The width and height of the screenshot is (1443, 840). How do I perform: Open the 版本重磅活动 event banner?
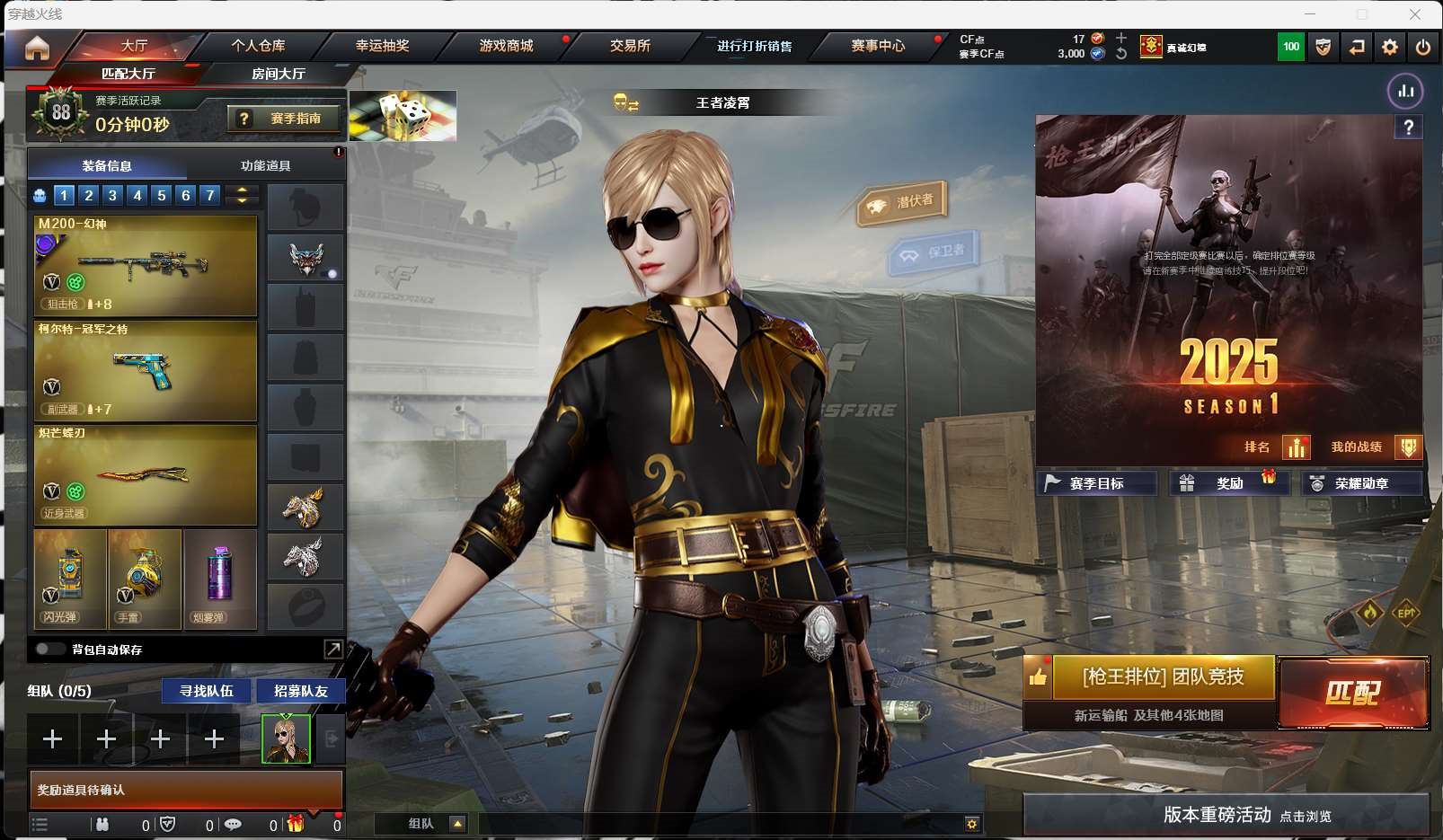[x=1226, y=815]
